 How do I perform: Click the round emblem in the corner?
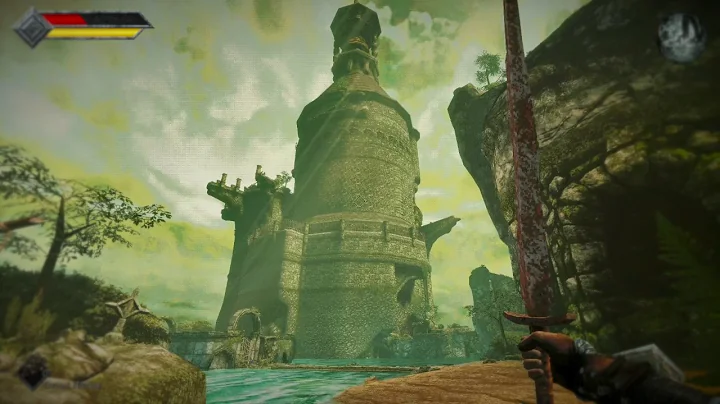(681, 37)
